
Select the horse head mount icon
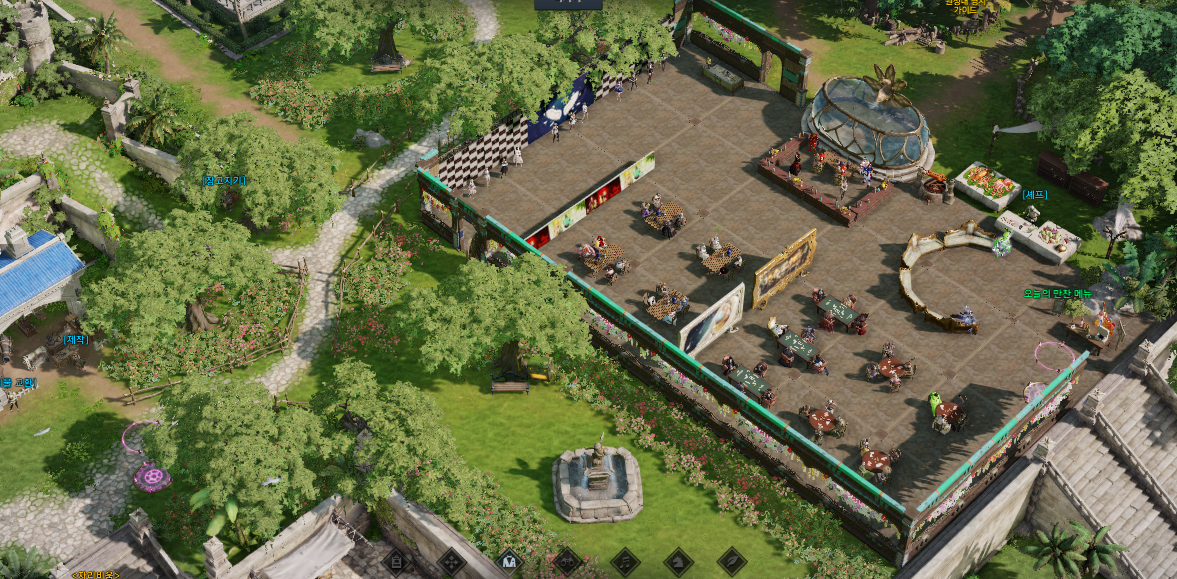679,561
